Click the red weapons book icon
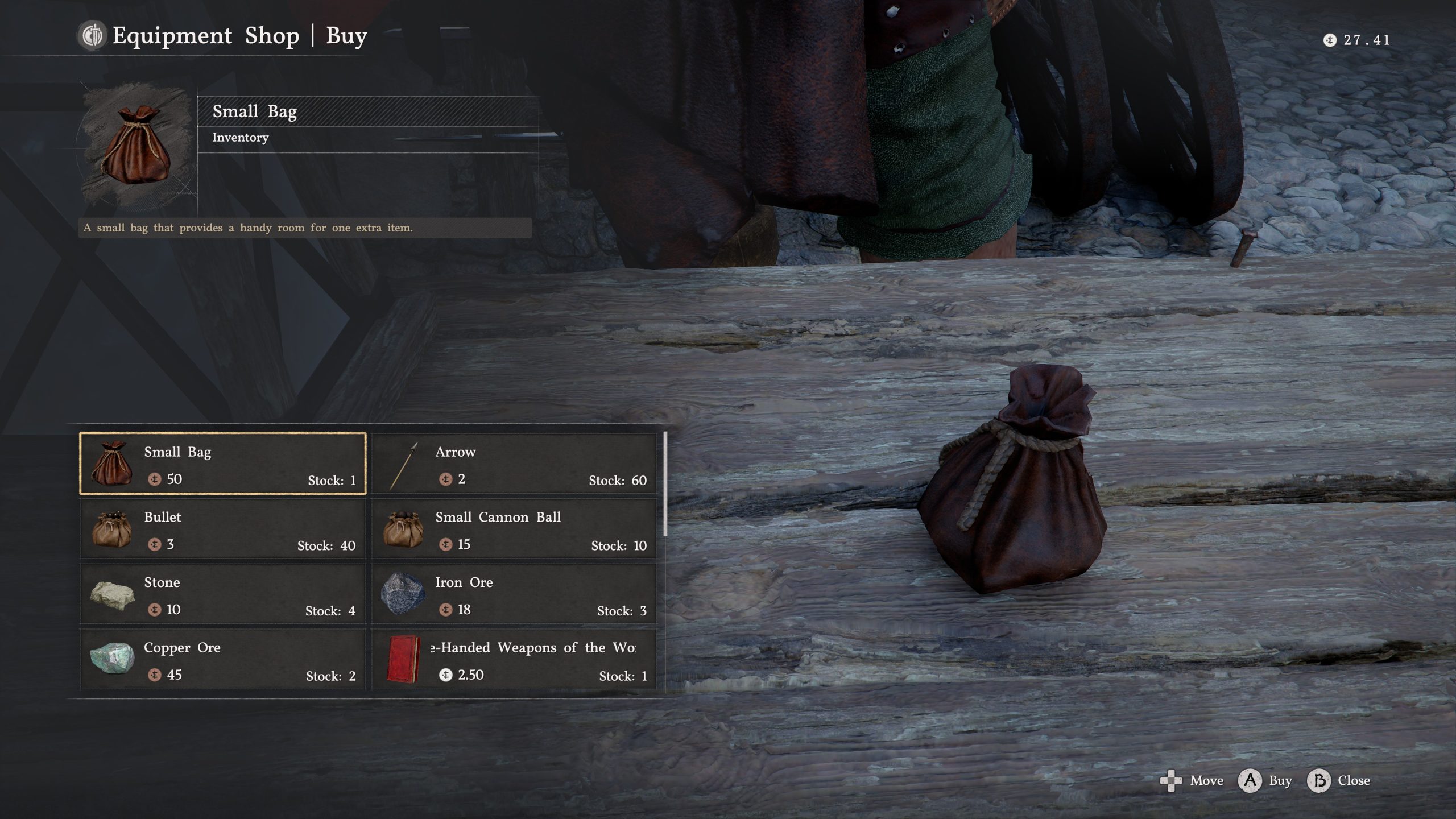Image resolution: width=1456 pixels, height=819 pixels. [x=404, y=660]
